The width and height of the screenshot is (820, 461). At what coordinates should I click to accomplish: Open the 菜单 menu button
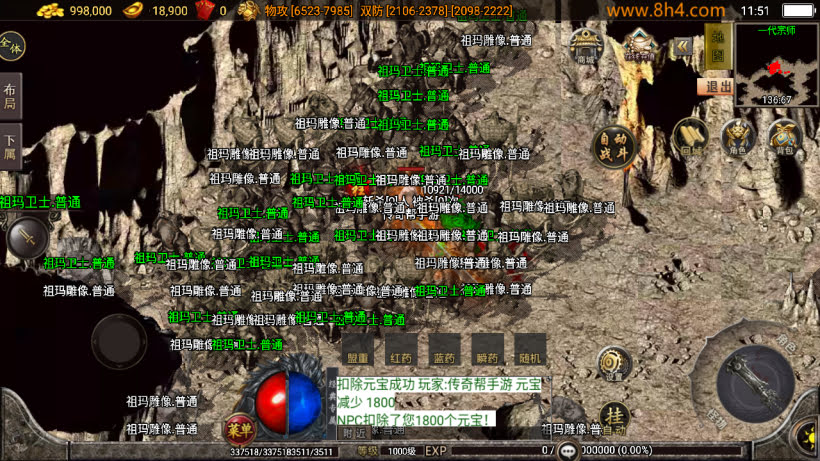point(239,427)
